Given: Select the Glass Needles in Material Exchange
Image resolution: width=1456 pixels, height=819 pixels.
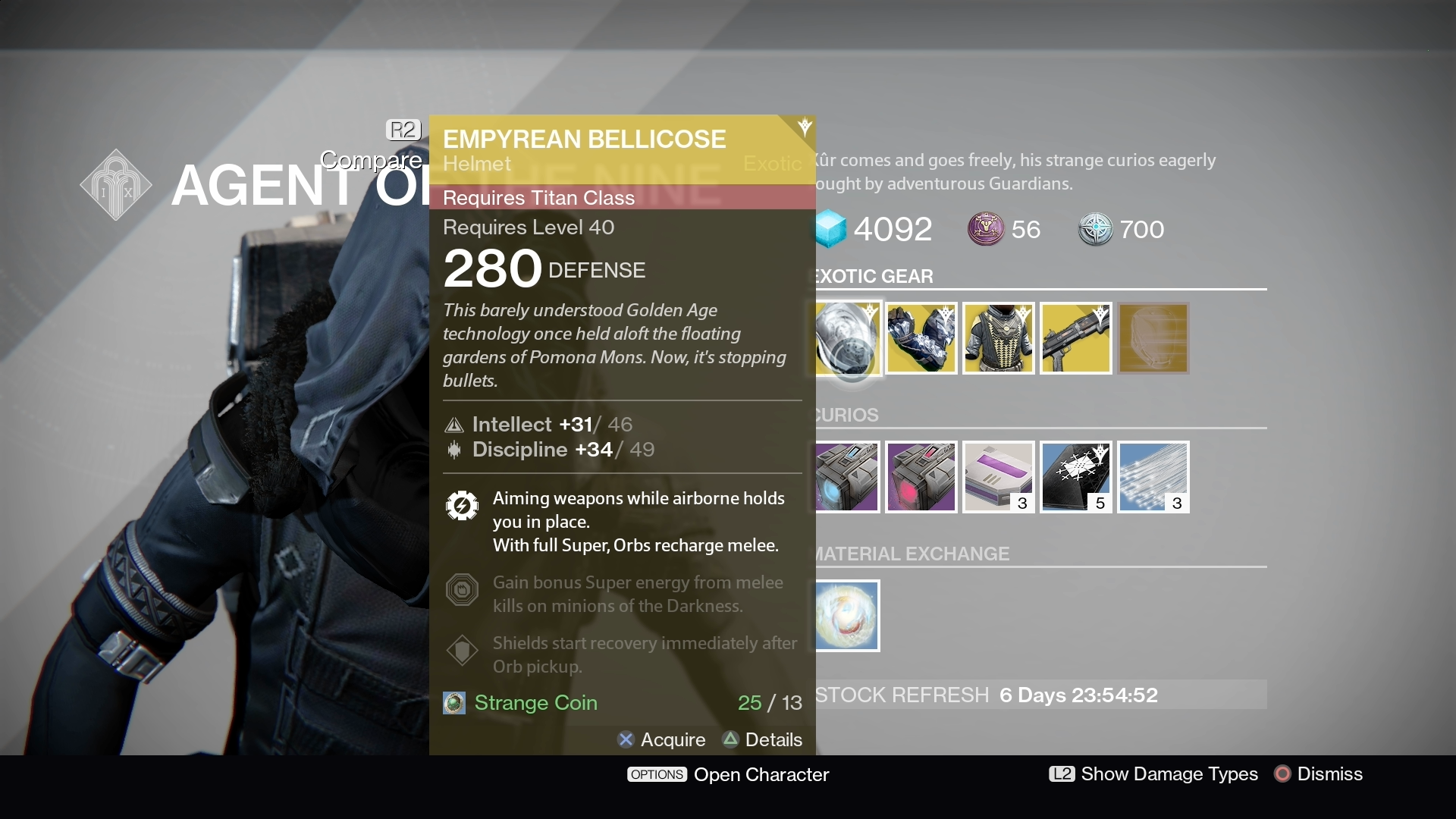Looking at the screenshot, I should (x=848, y=616).
